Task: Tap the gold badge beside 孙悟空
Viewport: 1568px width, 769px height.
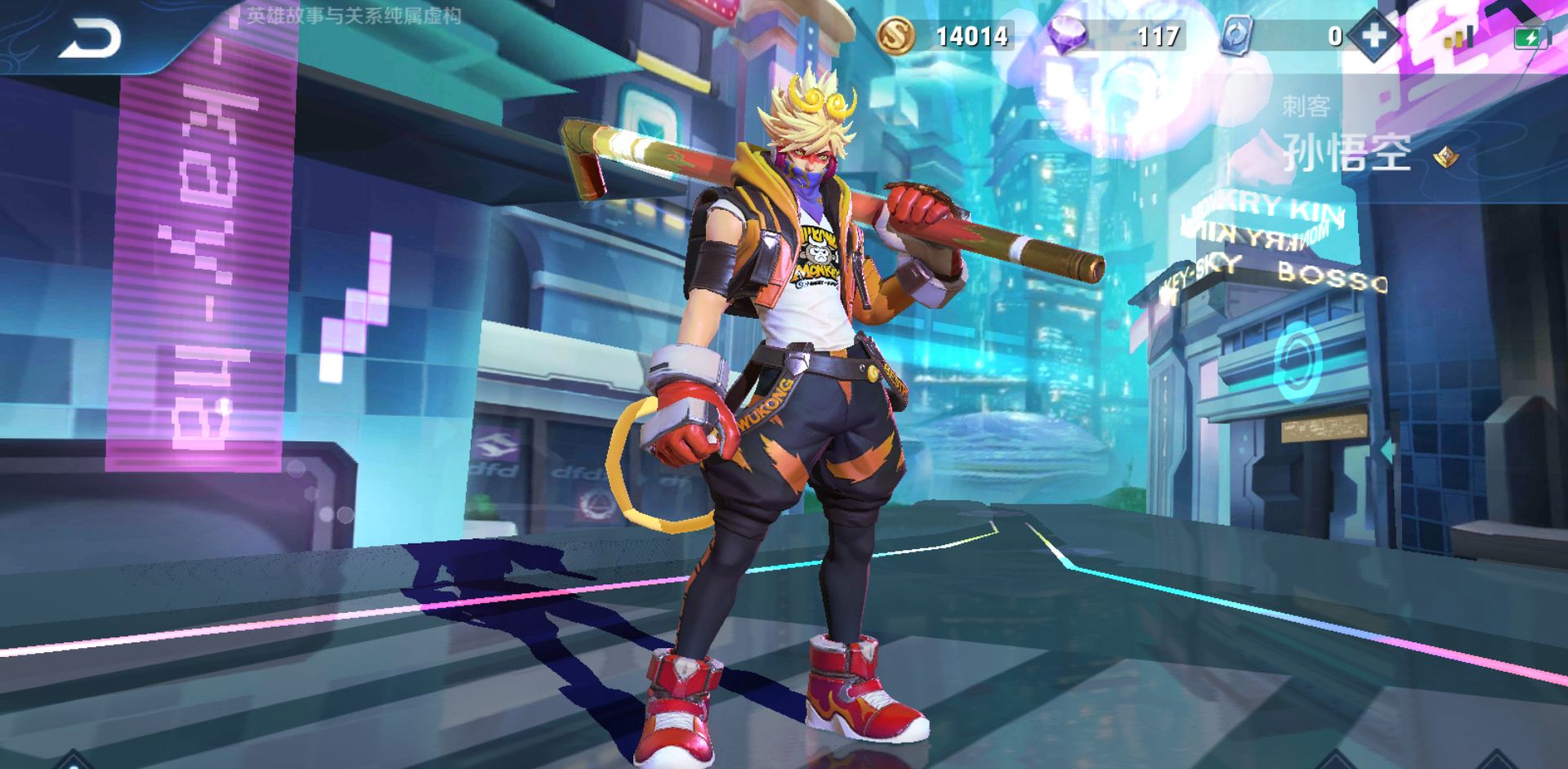Action: pyautogui.click(x=1446, y=156)
